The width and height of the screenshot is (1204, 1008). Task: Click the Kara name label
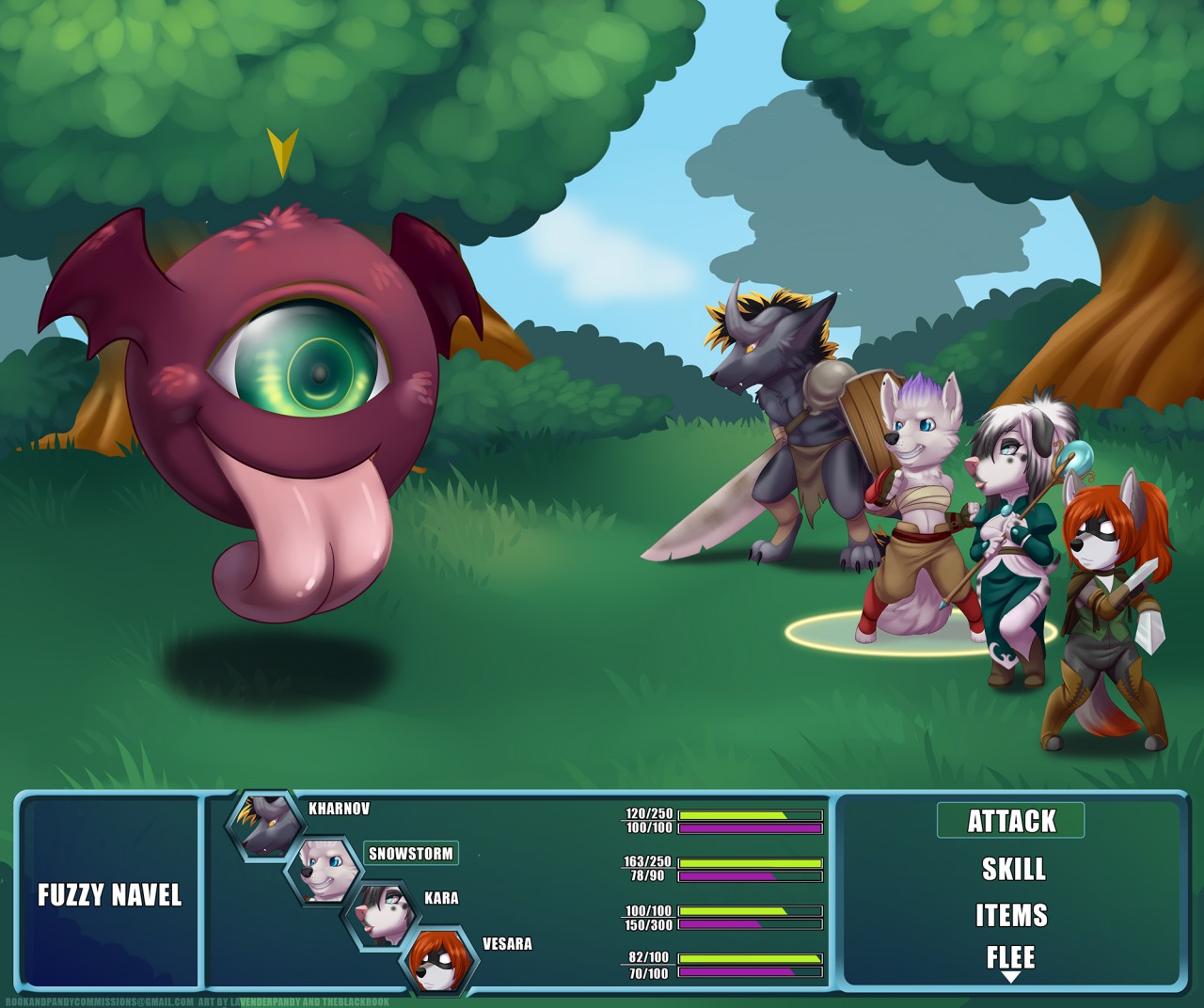[441, 898]
